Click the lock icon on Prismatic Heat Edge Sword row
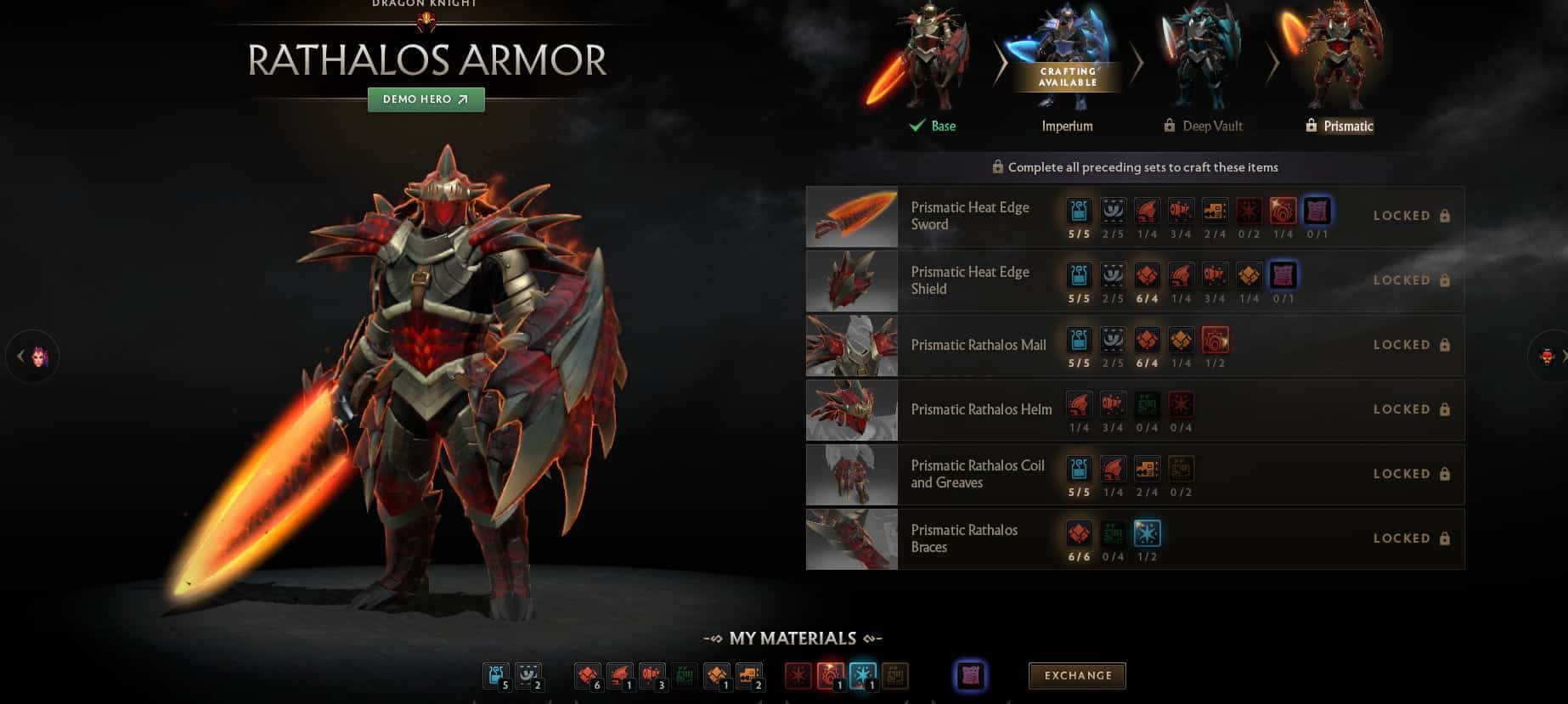 point(1445,216)
